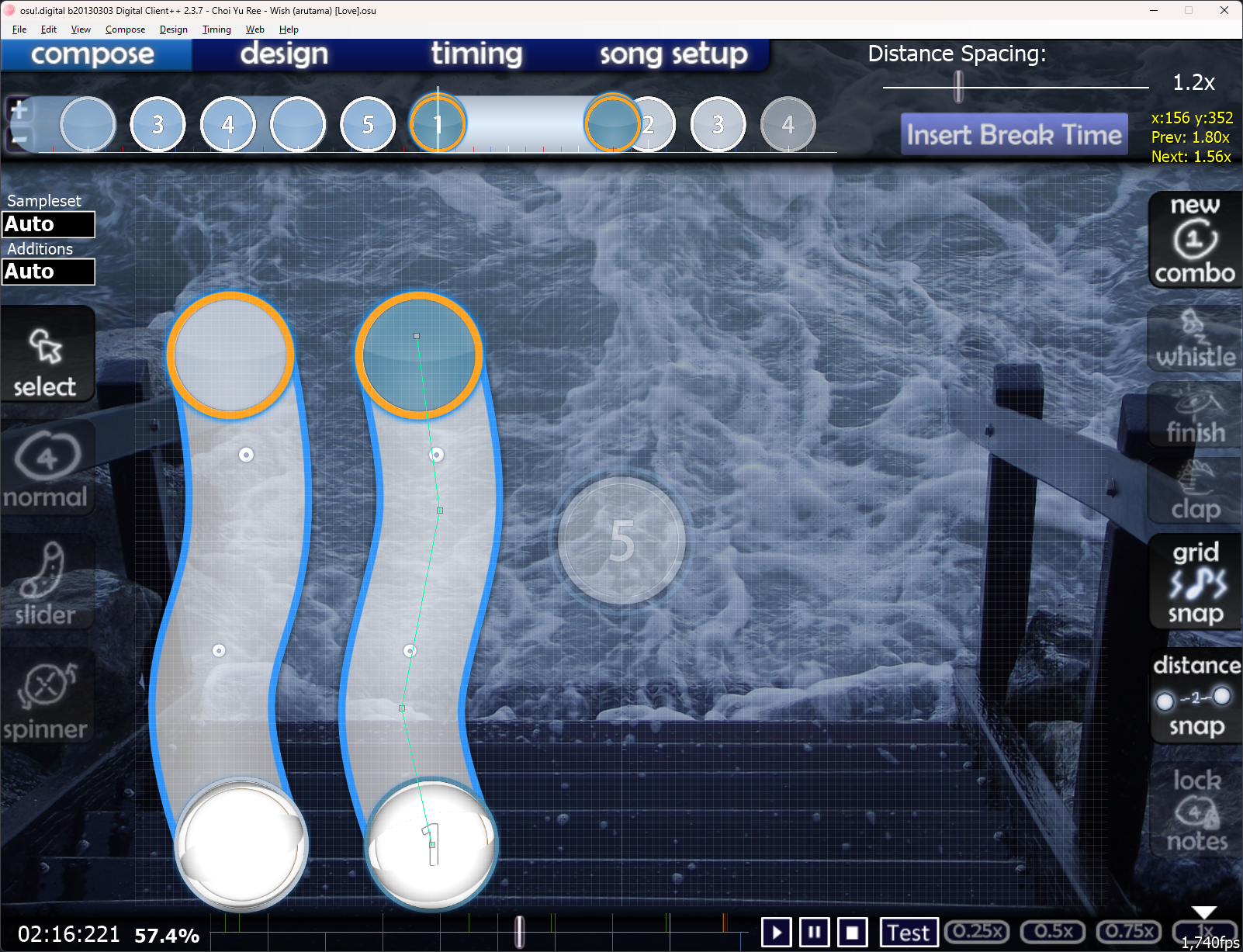Screen dimensions: 1243x952
Task: Open the Sampleset dropdown
Action: tap(48, 224)
